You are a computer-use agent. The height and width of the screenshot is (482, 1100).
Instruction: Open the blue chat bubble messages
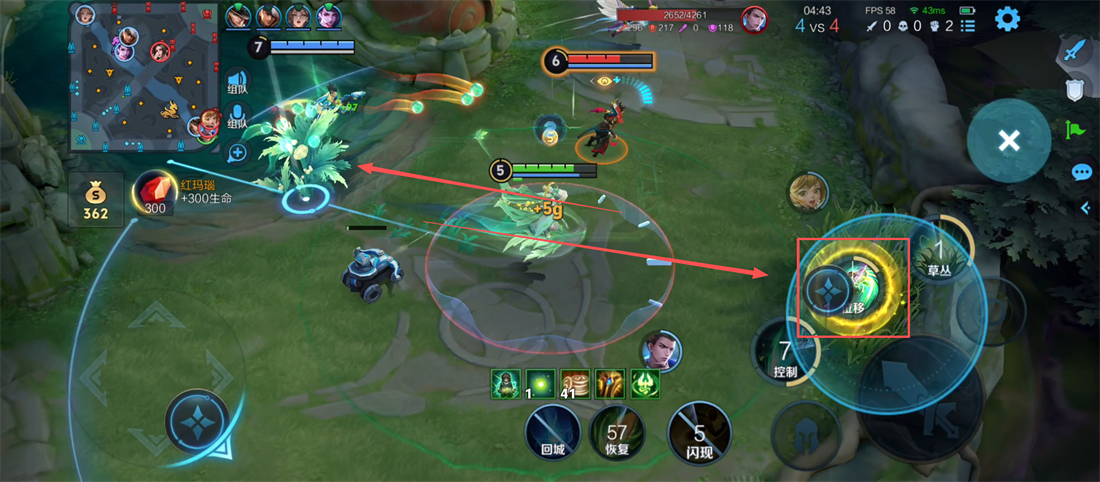tap(1081, 172)
